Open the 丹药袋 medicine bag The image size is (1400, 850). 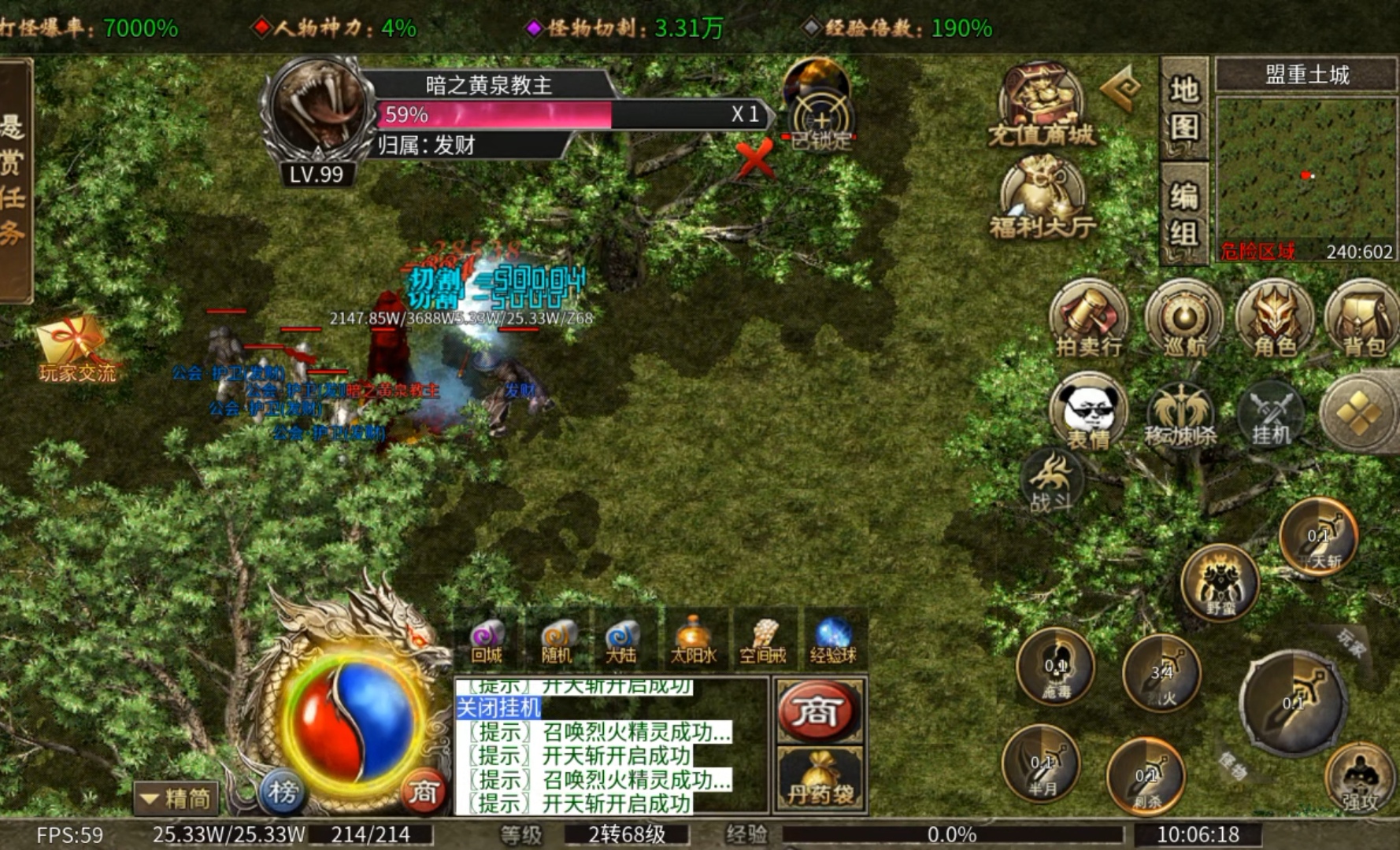click(820, 778)
